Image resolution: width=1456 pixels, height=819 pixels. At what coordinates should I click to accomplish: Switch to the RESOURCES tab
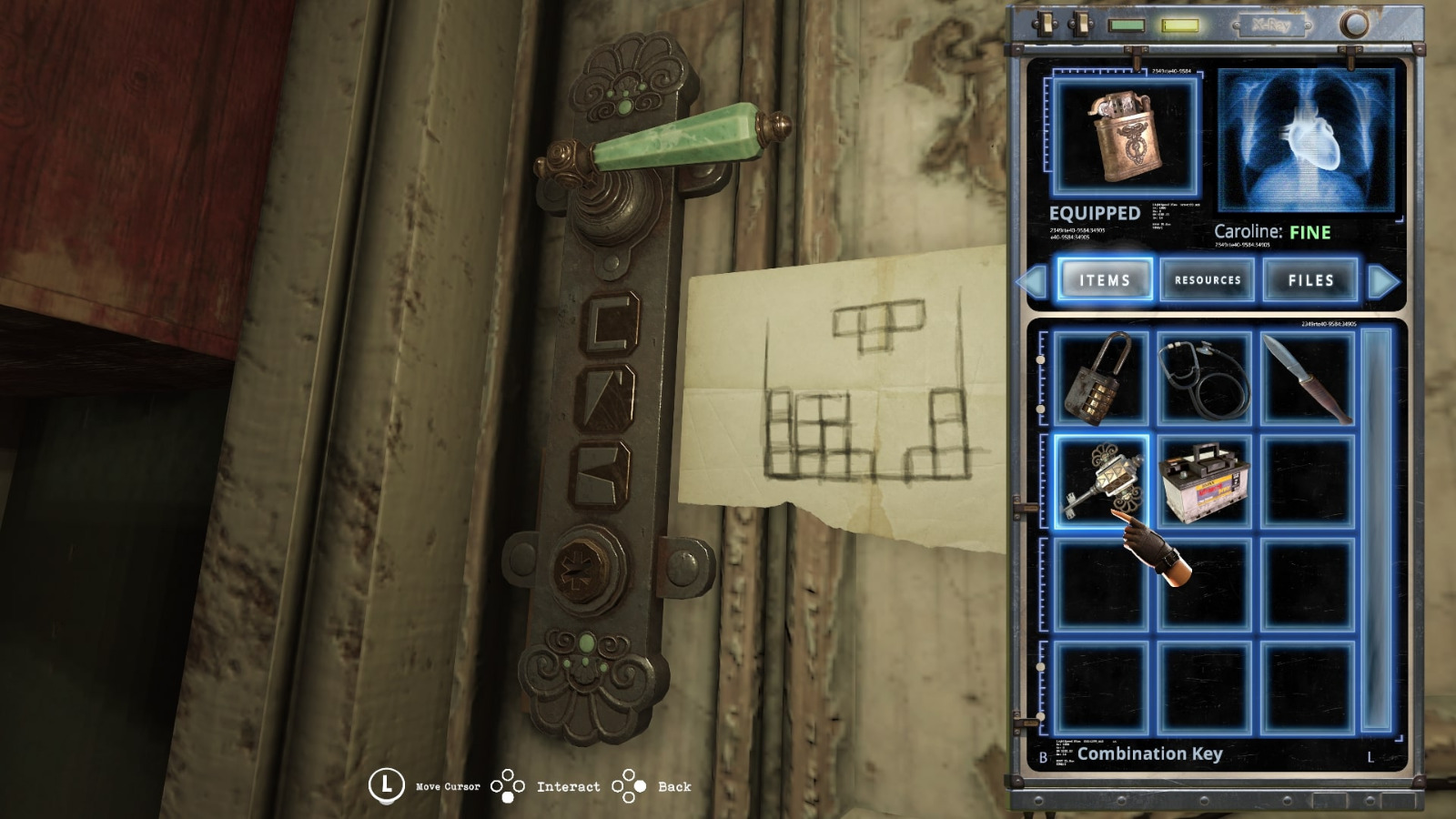tap(1208, 280)
